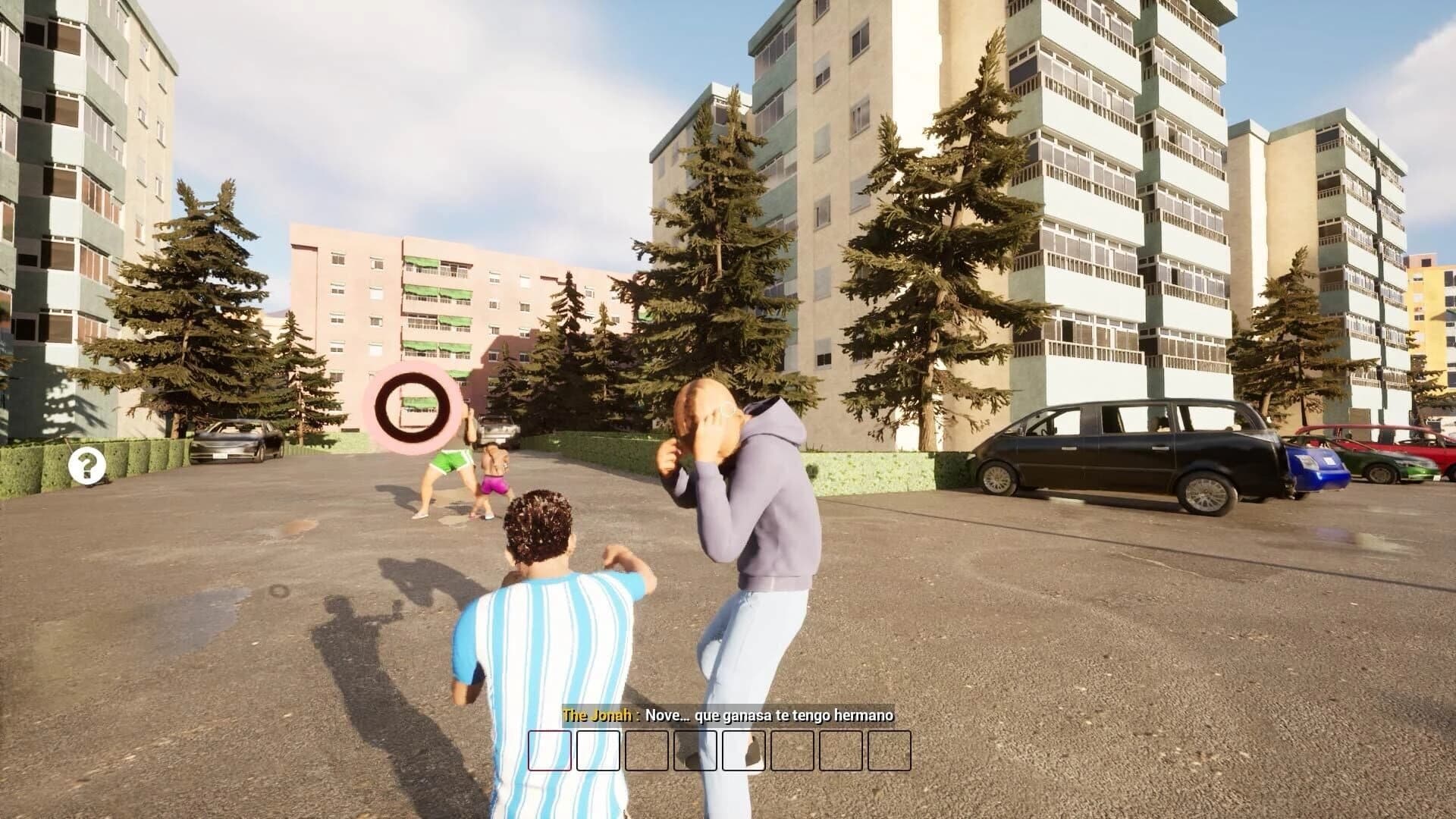1456x819 pixels.
Task: Click the second hotbar slot
Action: coord(599,751)
